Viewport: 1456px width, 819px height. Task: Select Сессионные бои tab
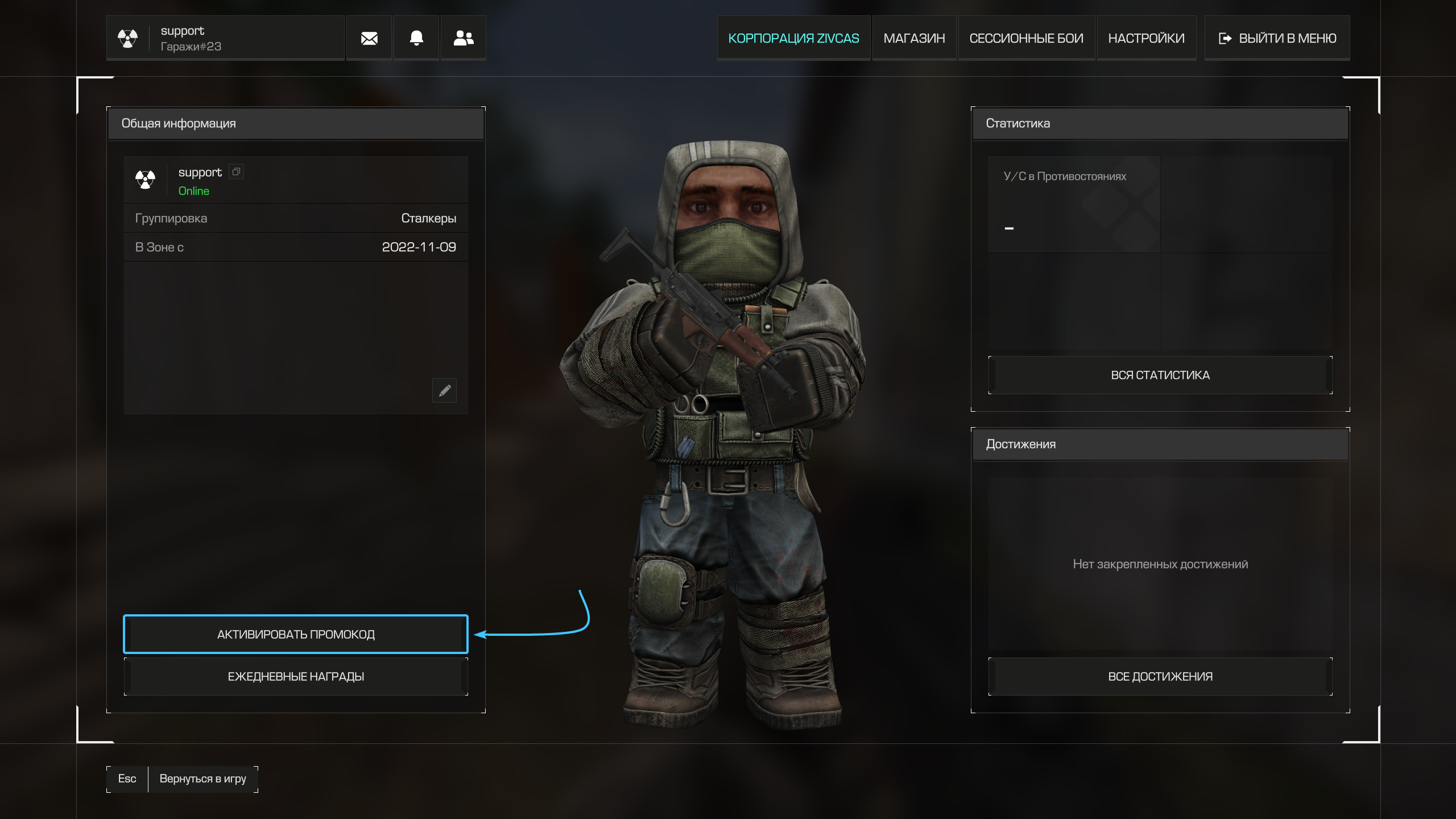tap(1026, 38)
